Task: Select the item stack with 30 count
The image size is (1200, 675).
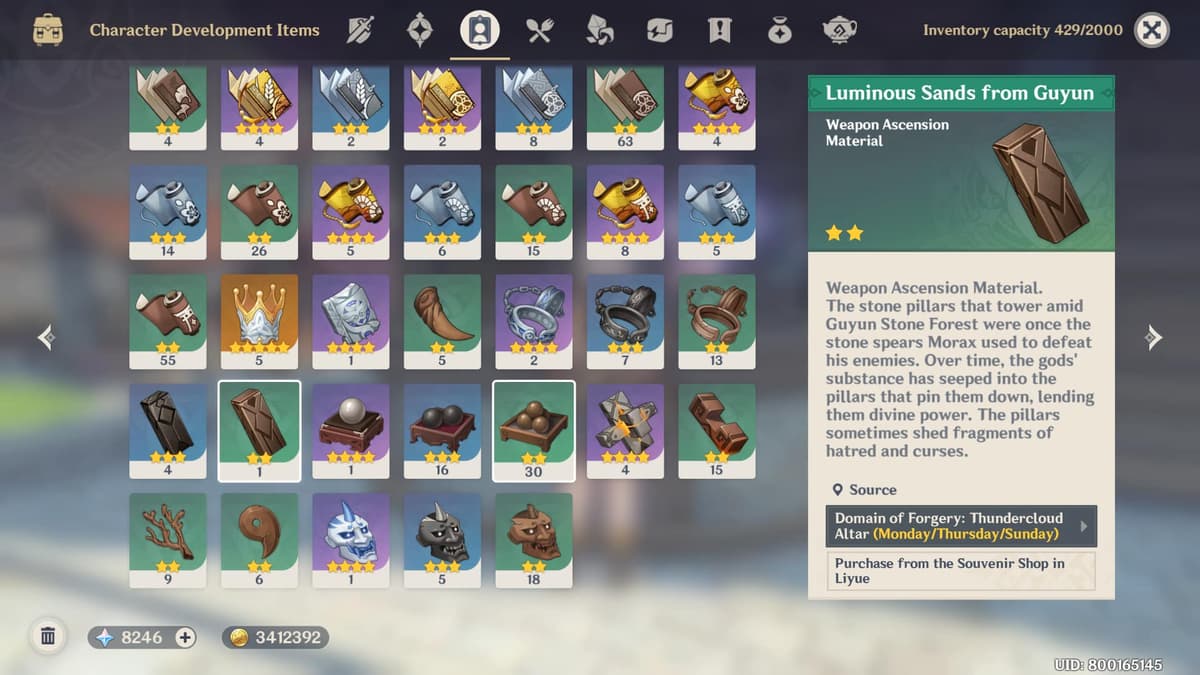Action: pyautogui.click(x=534, y=429)
